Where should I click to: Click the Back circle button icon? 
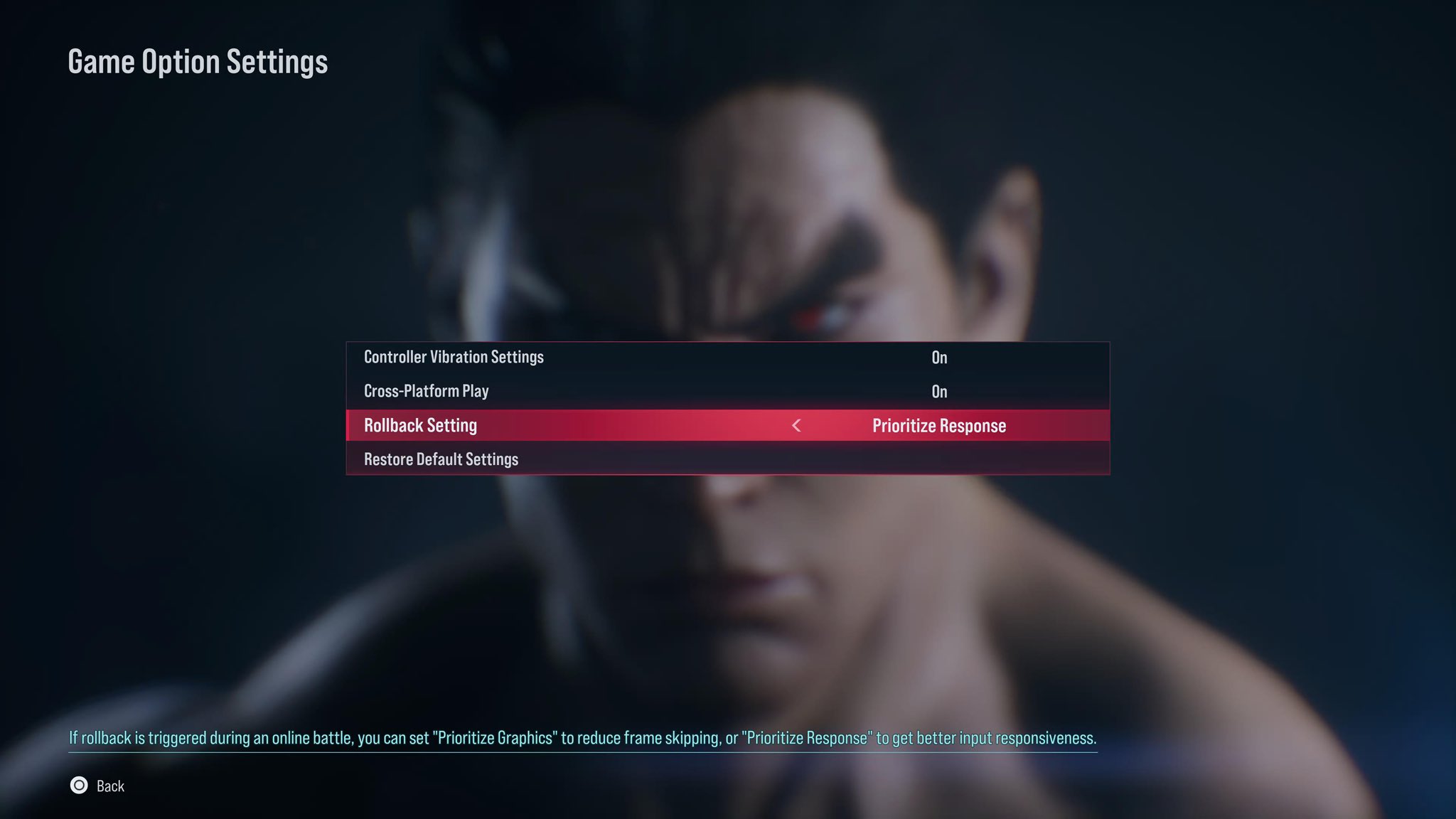tap(78, 786)
